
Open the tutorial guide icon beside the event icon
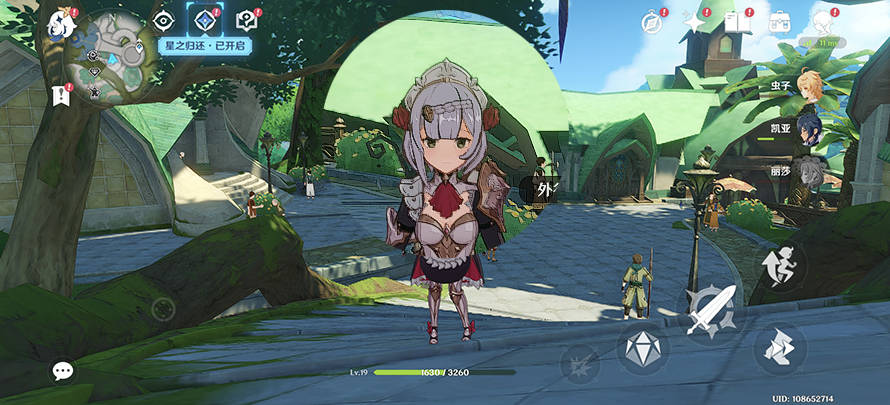click(x=246, y=21)
